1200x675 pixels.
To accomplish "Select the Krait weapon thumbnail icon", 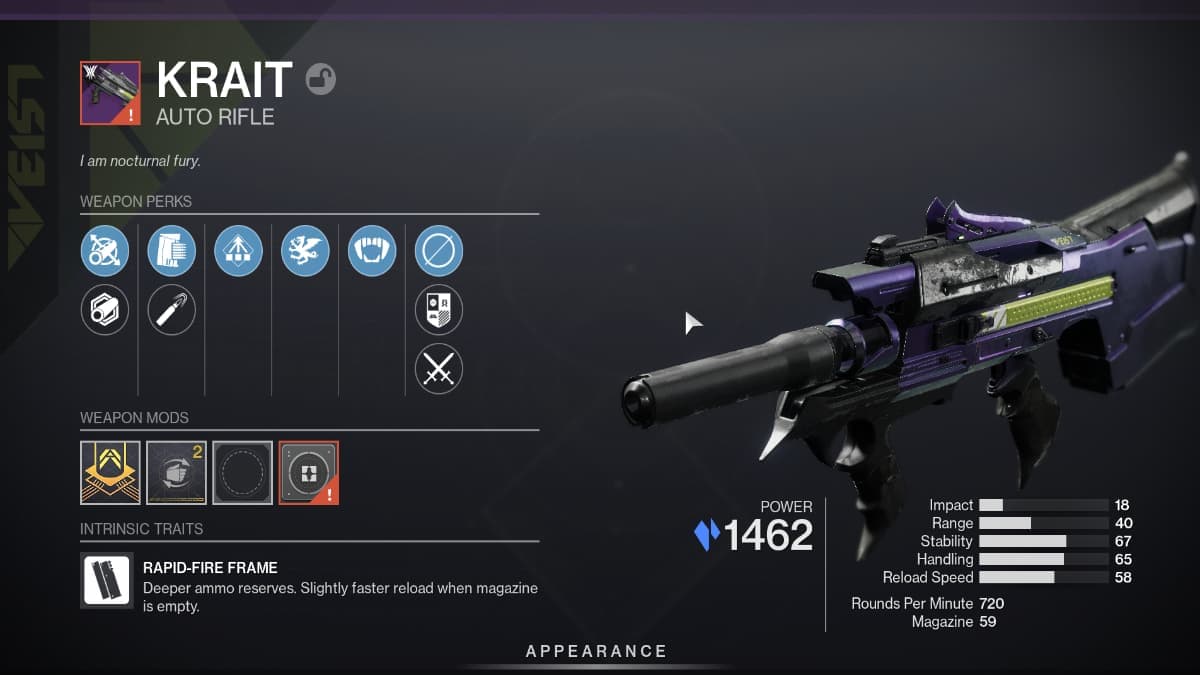I will (x=110, y=93).
